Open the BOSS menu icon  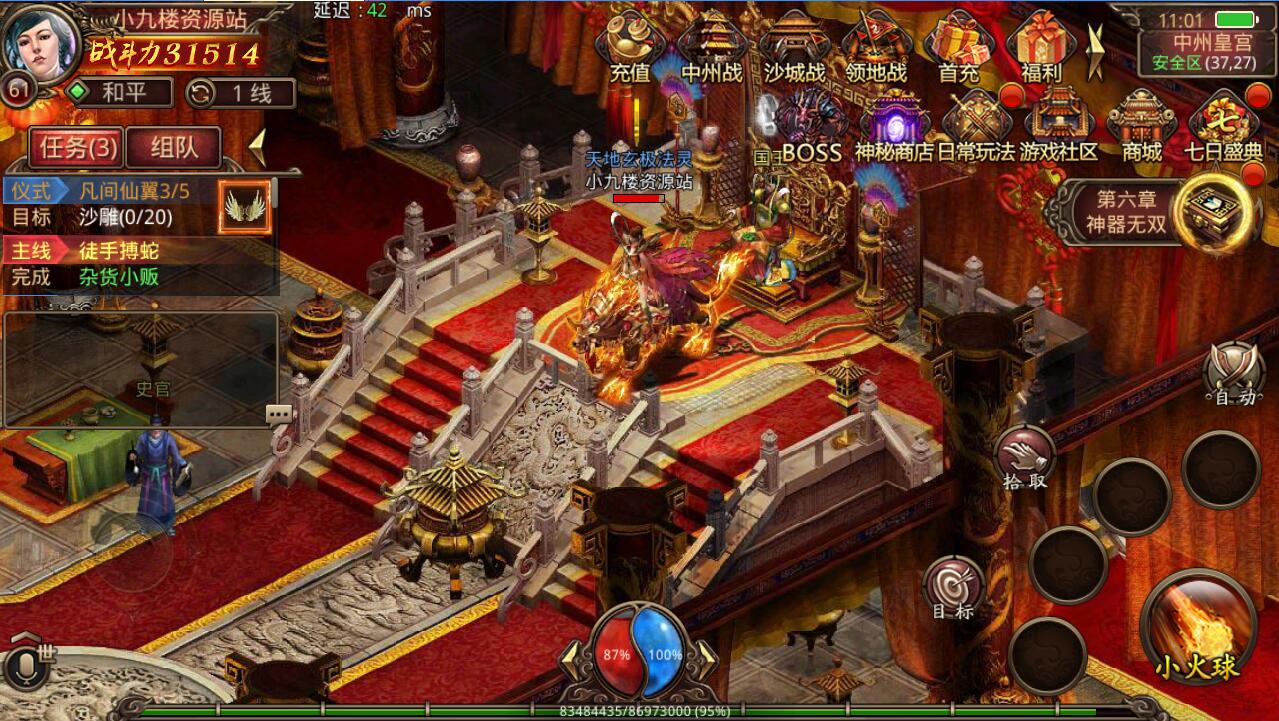[811, 127]
